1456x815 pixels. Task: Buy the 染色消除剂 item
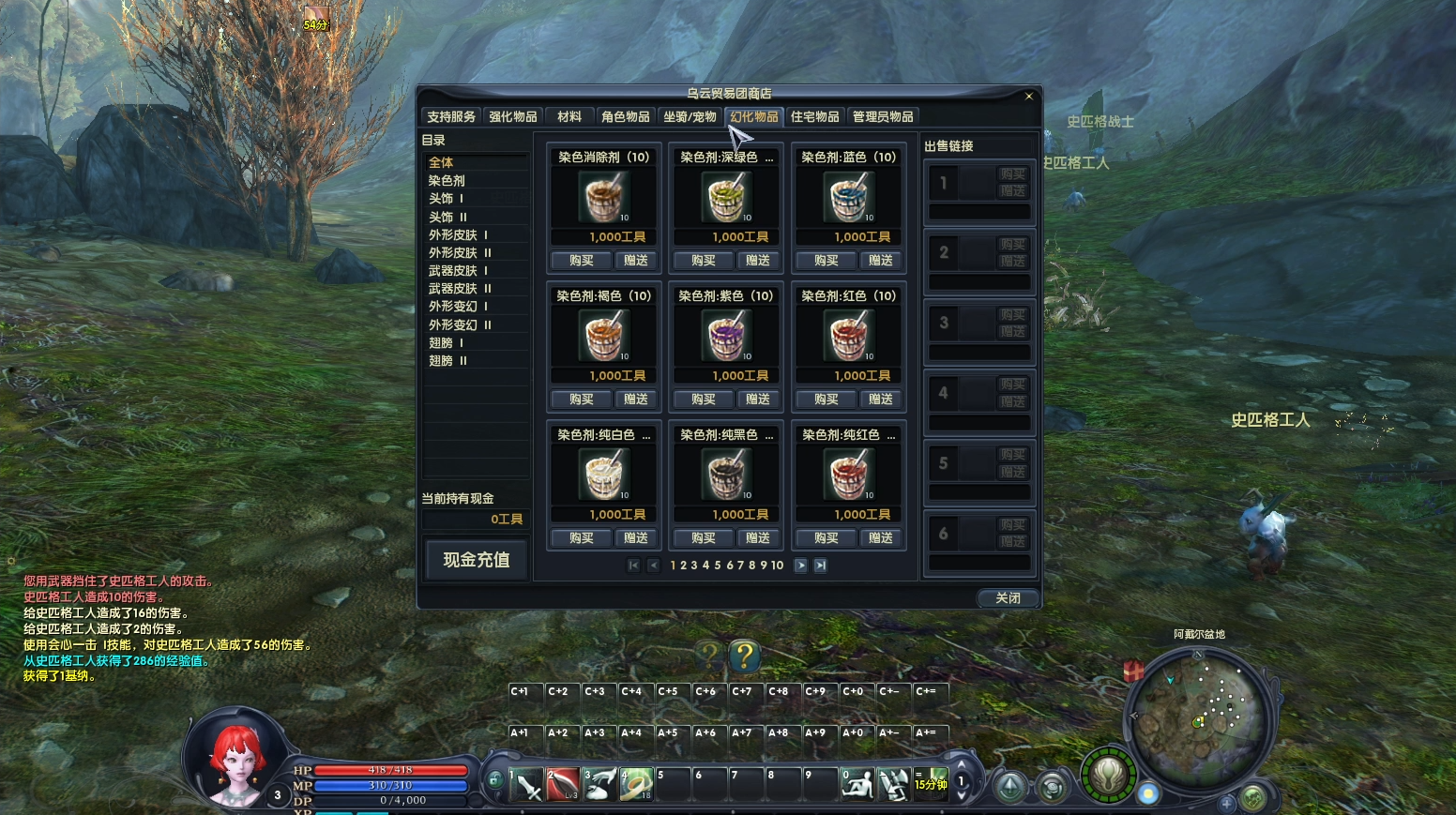(581, 260)
